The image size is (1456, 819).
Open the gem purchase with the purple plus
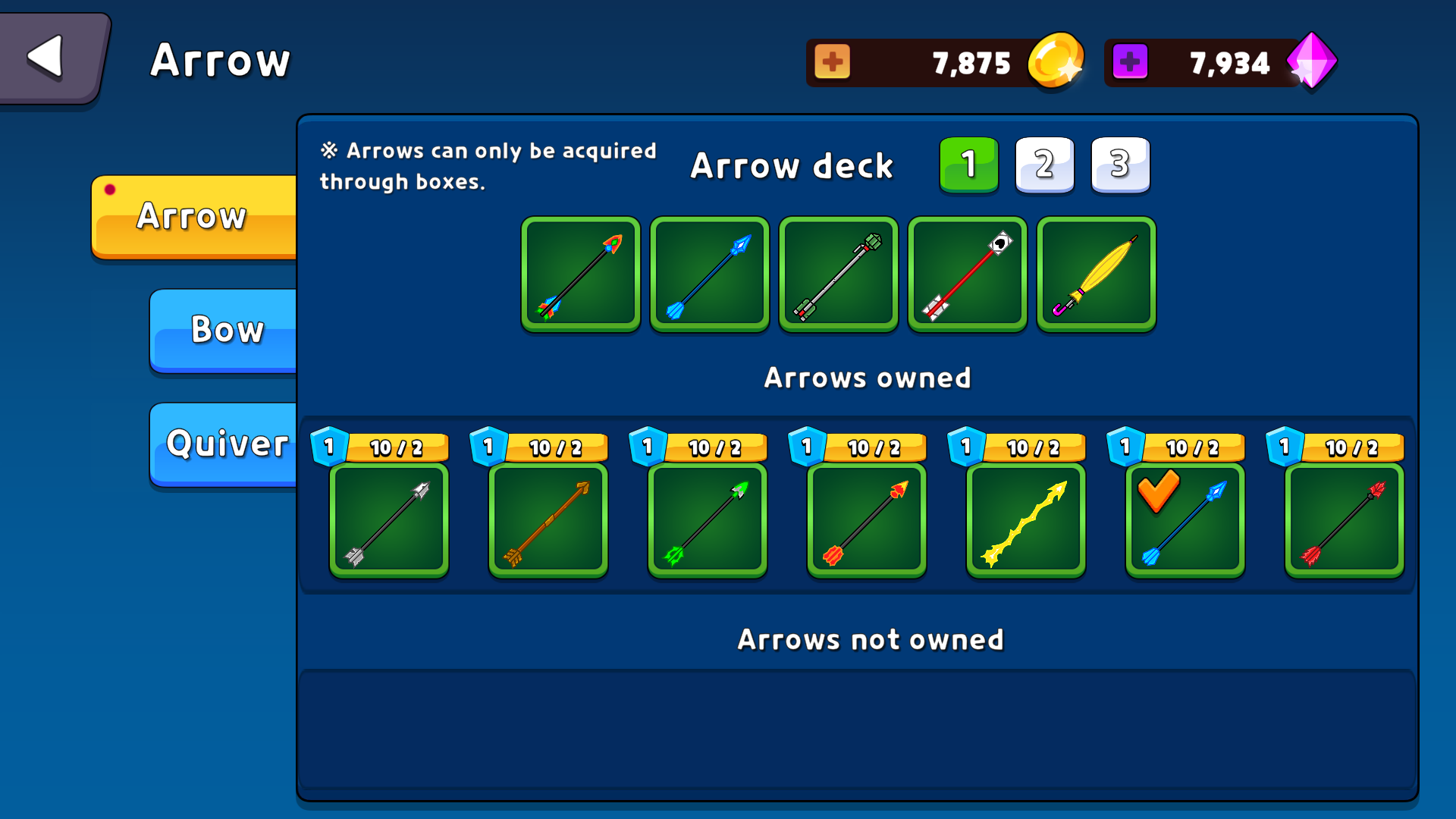click(x=1129, y=62)
